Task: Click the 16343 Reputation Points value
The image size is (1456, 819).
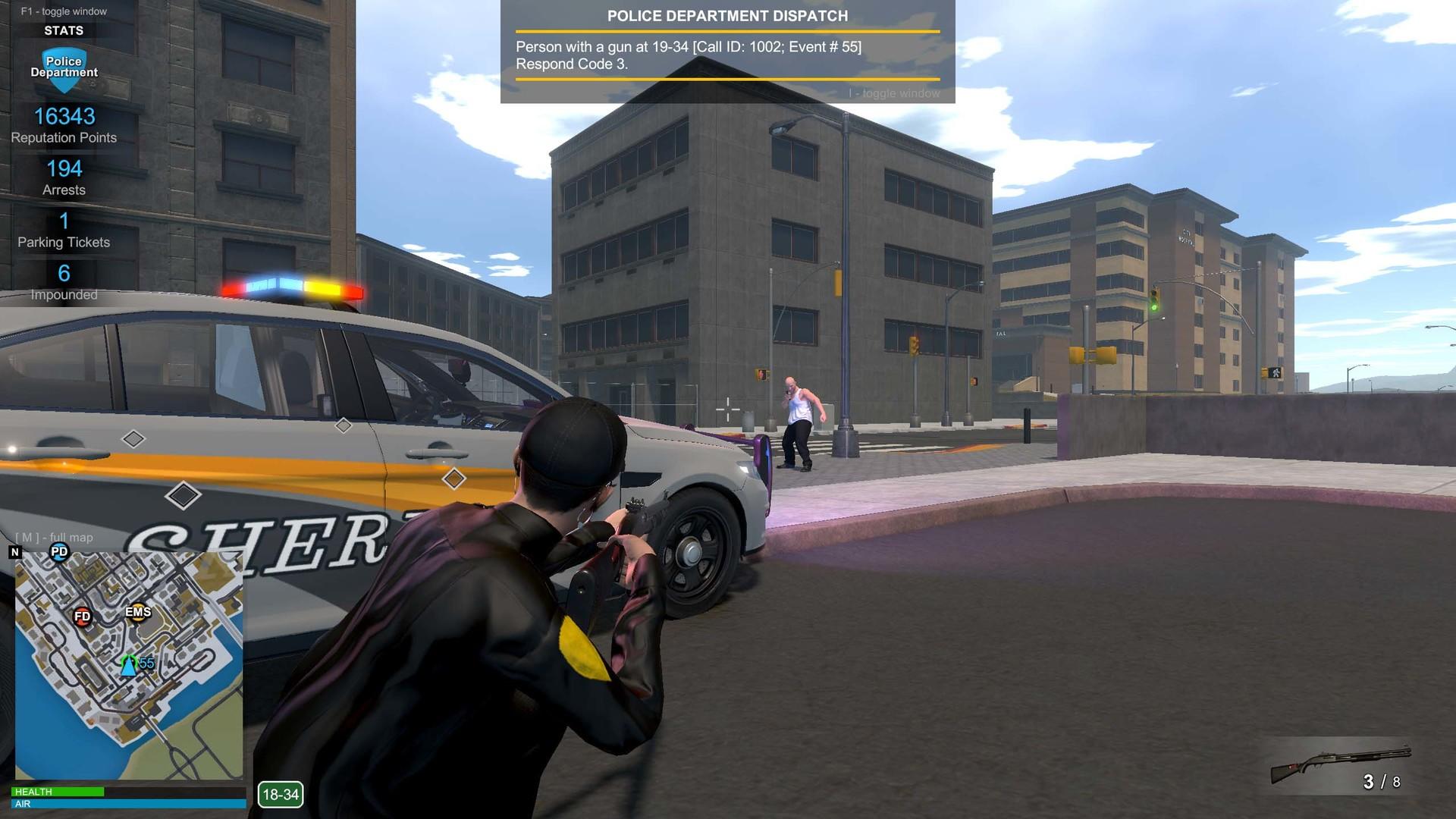Action: (x=64, y=117)
